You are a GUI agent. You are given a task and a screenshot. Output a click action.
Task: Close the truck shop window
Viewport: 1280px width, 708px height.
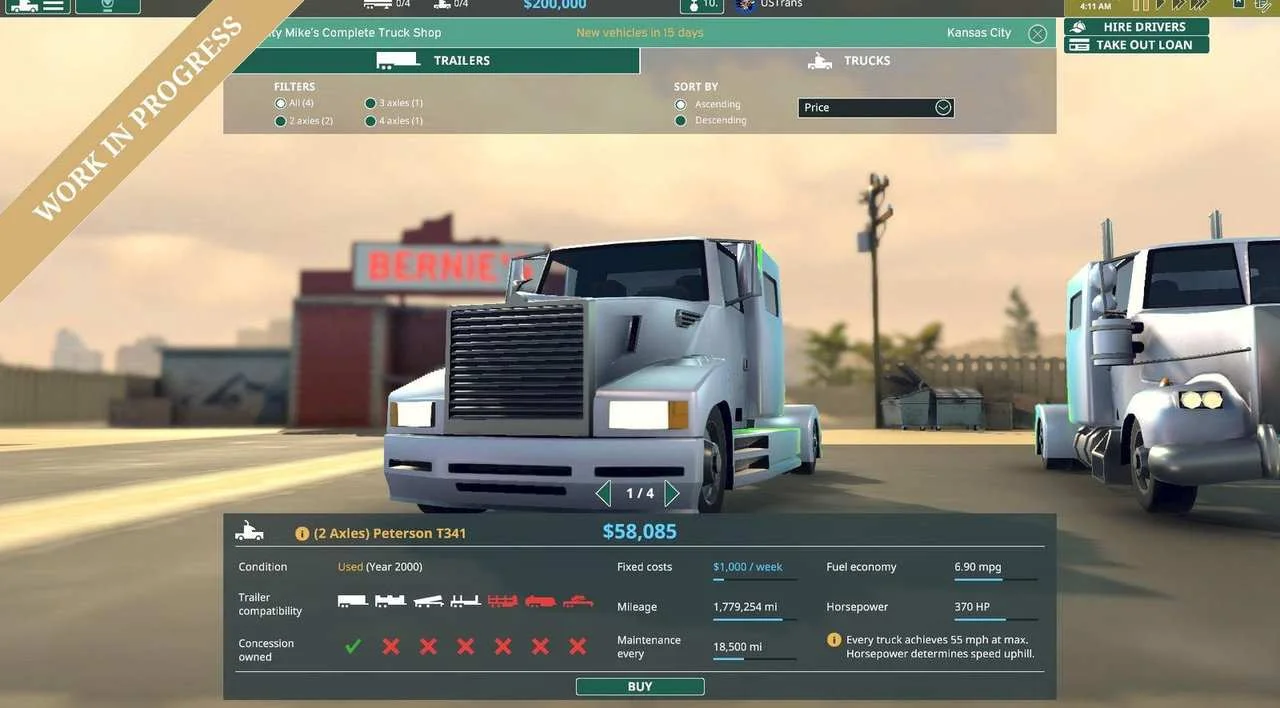tap(1037, 34)
